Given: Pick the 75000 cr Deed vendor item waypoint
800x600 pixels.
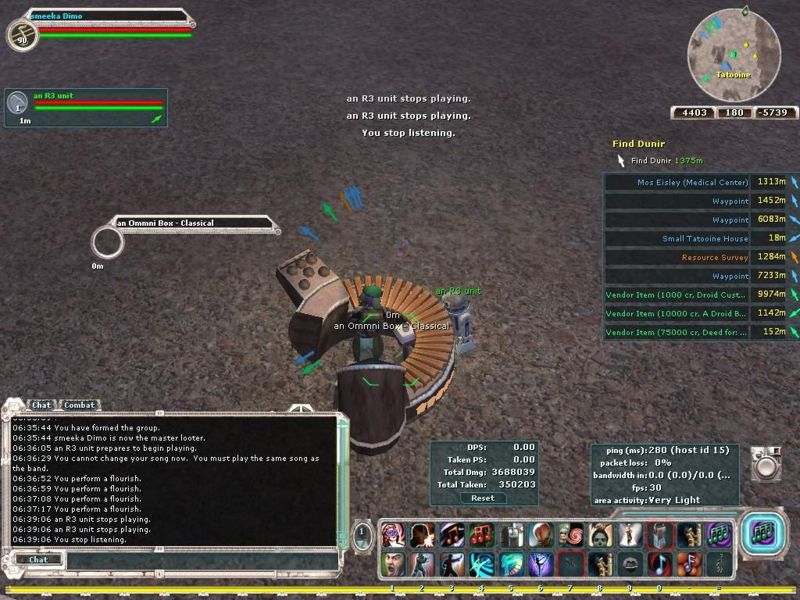Looking at the screenshot, I should [x=677, y=332].
